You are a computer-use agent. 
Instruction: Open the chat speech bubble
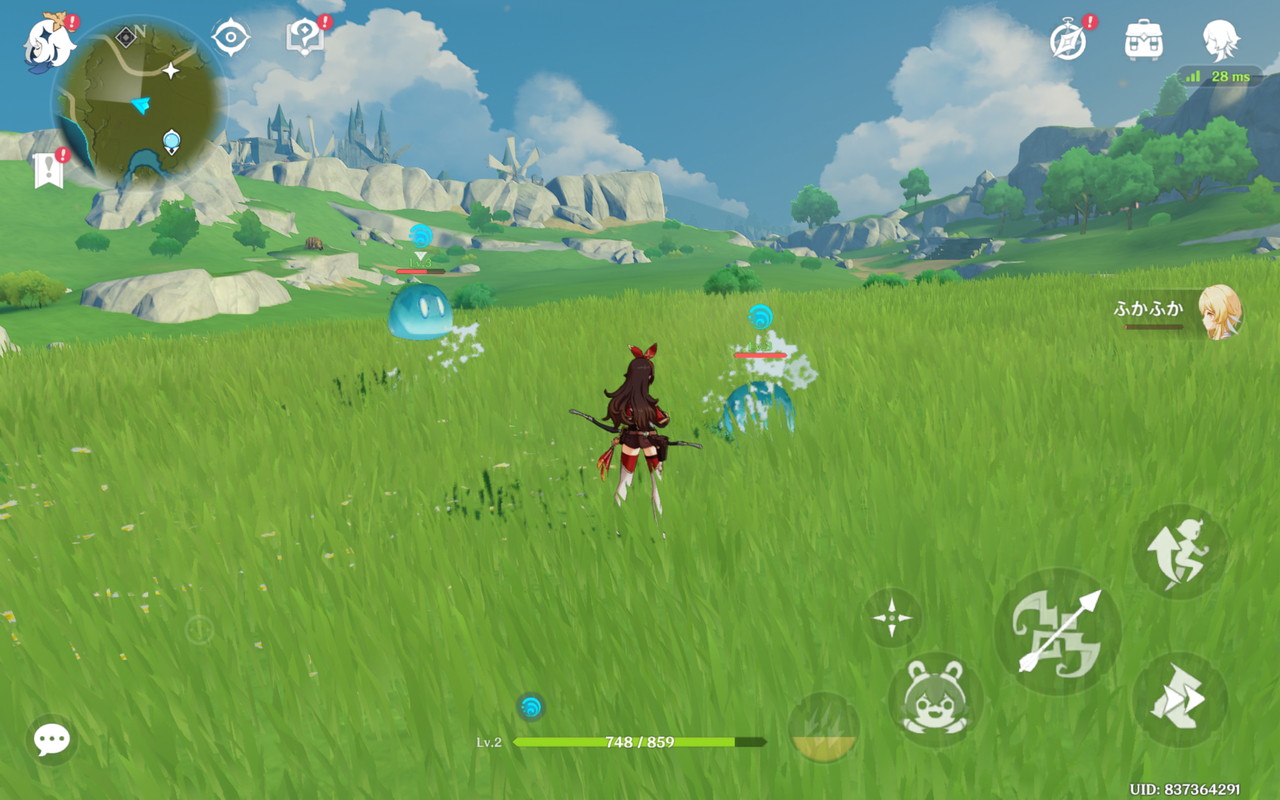point(51,740)
